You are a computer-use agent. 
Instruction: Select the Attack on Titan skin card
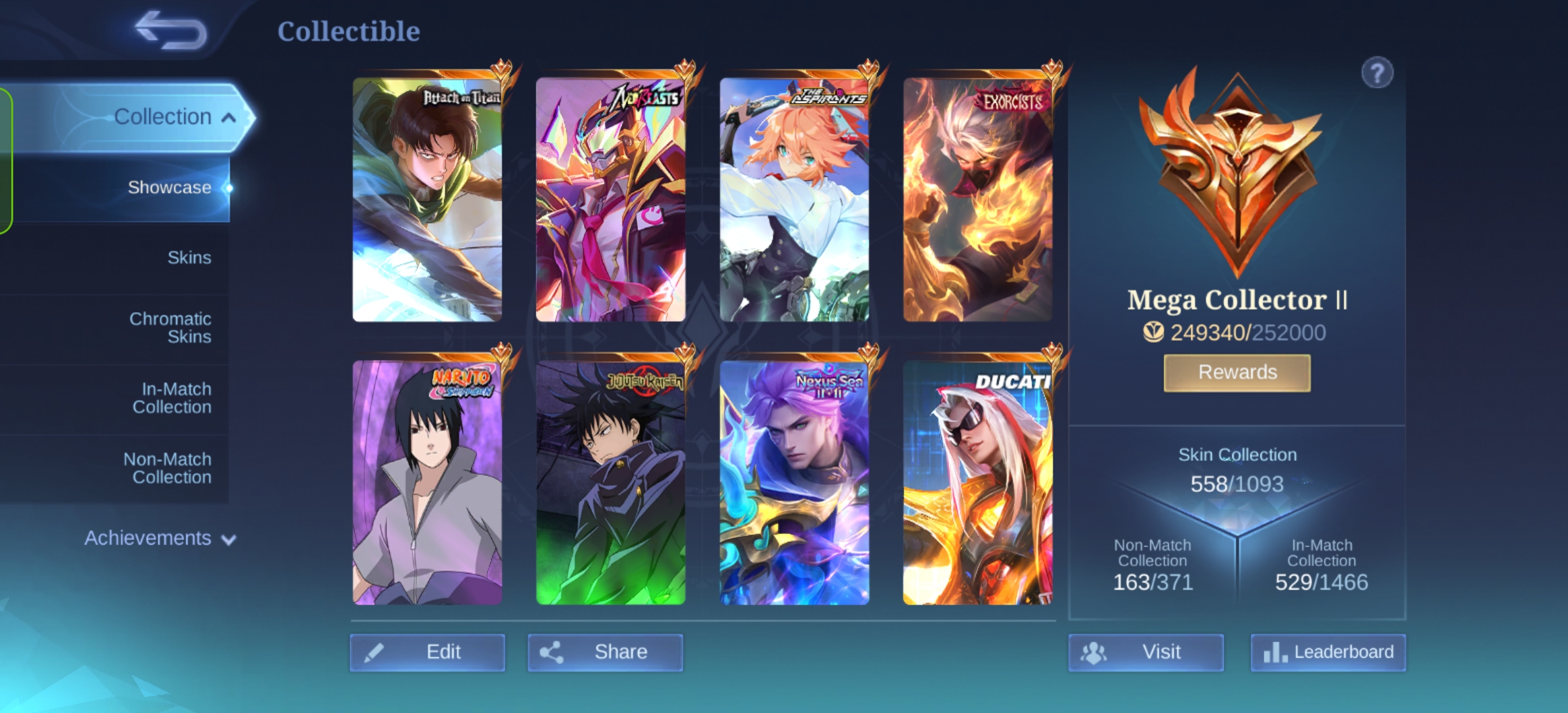(427, 199)
